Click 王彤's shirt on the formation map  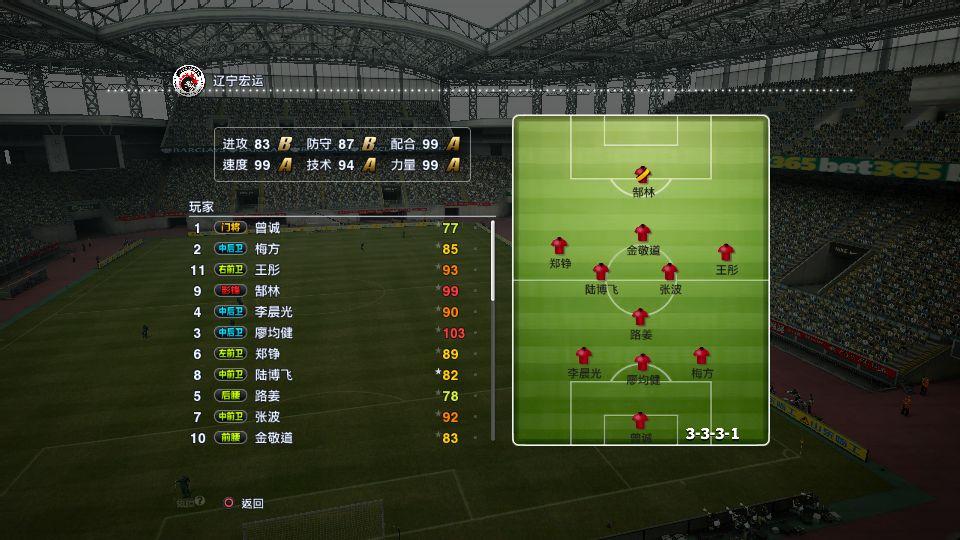(x=726, y=252)
